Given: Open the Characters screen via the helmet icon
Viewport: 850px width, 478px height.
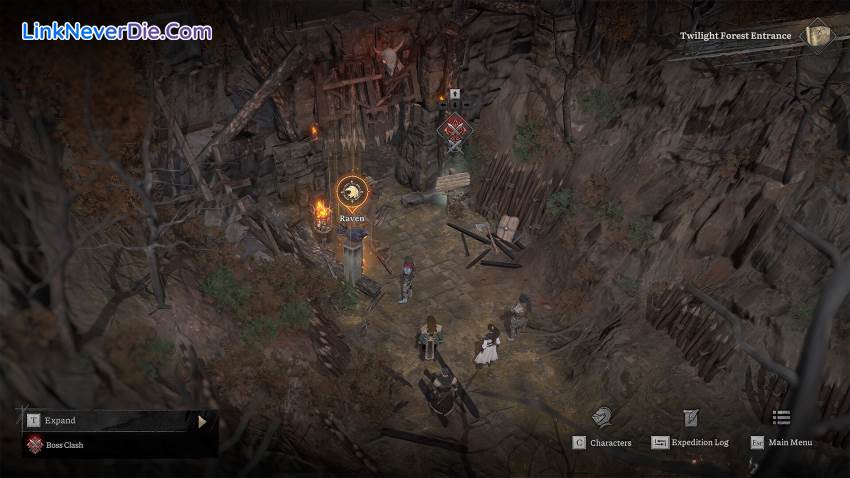Looking at the screenshot, I should click(x=601, y=417).
